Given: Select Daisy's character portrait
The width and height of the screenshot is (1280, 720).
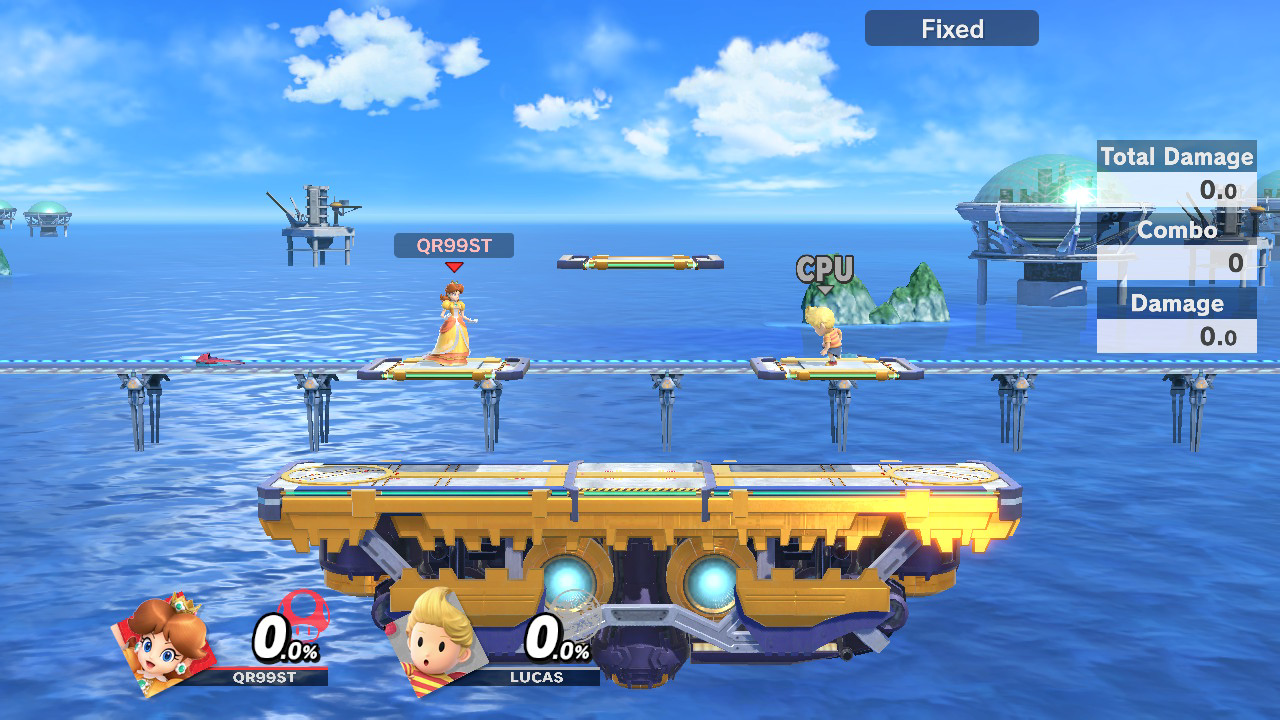Looking at the screenshot, I should coord(165,643).
